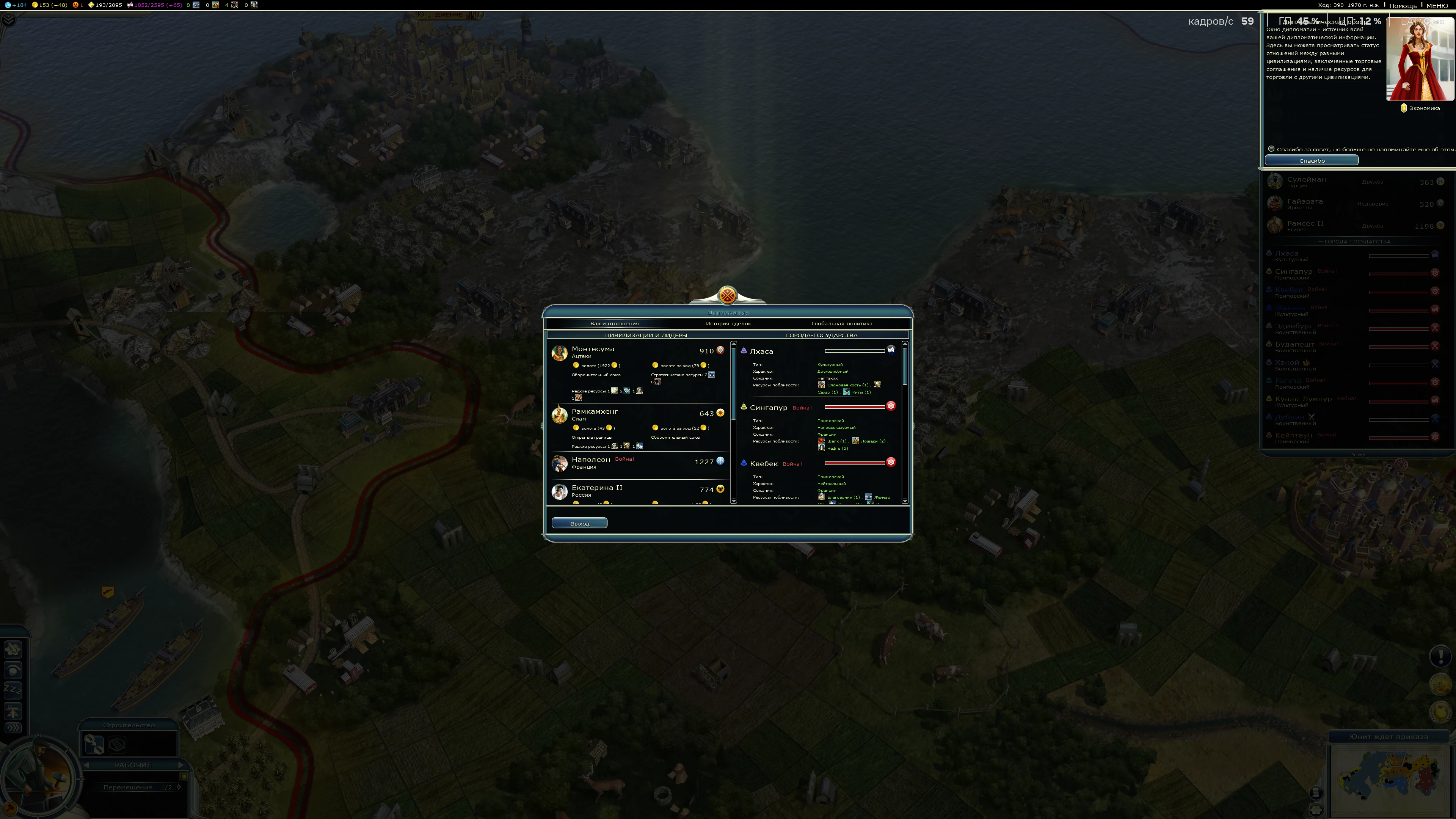Click the unhappiness red face icon in top bar

tap(76, 5)
